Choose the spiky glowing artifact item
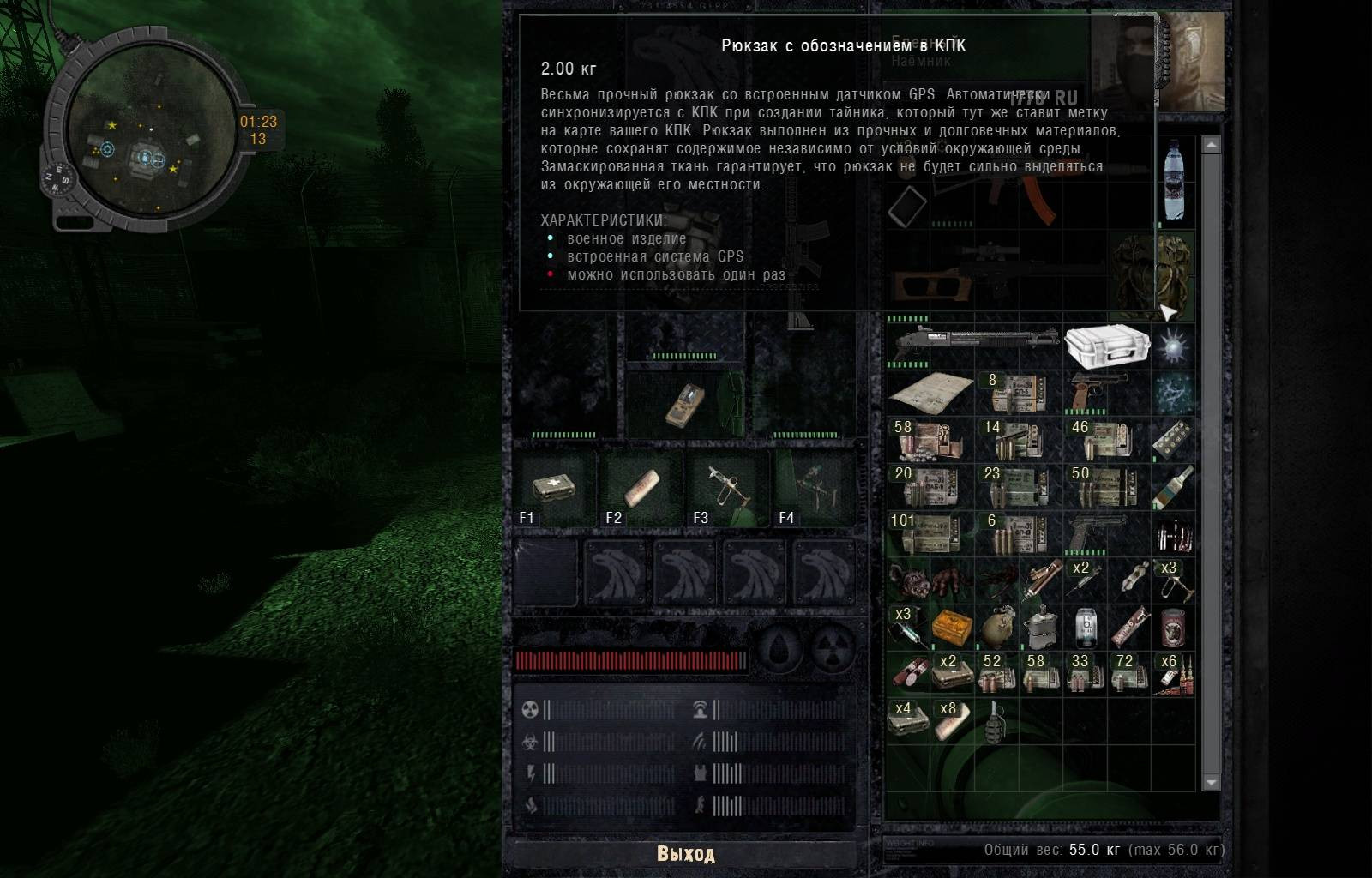1372x878 pixels. tap(1172, 346)
